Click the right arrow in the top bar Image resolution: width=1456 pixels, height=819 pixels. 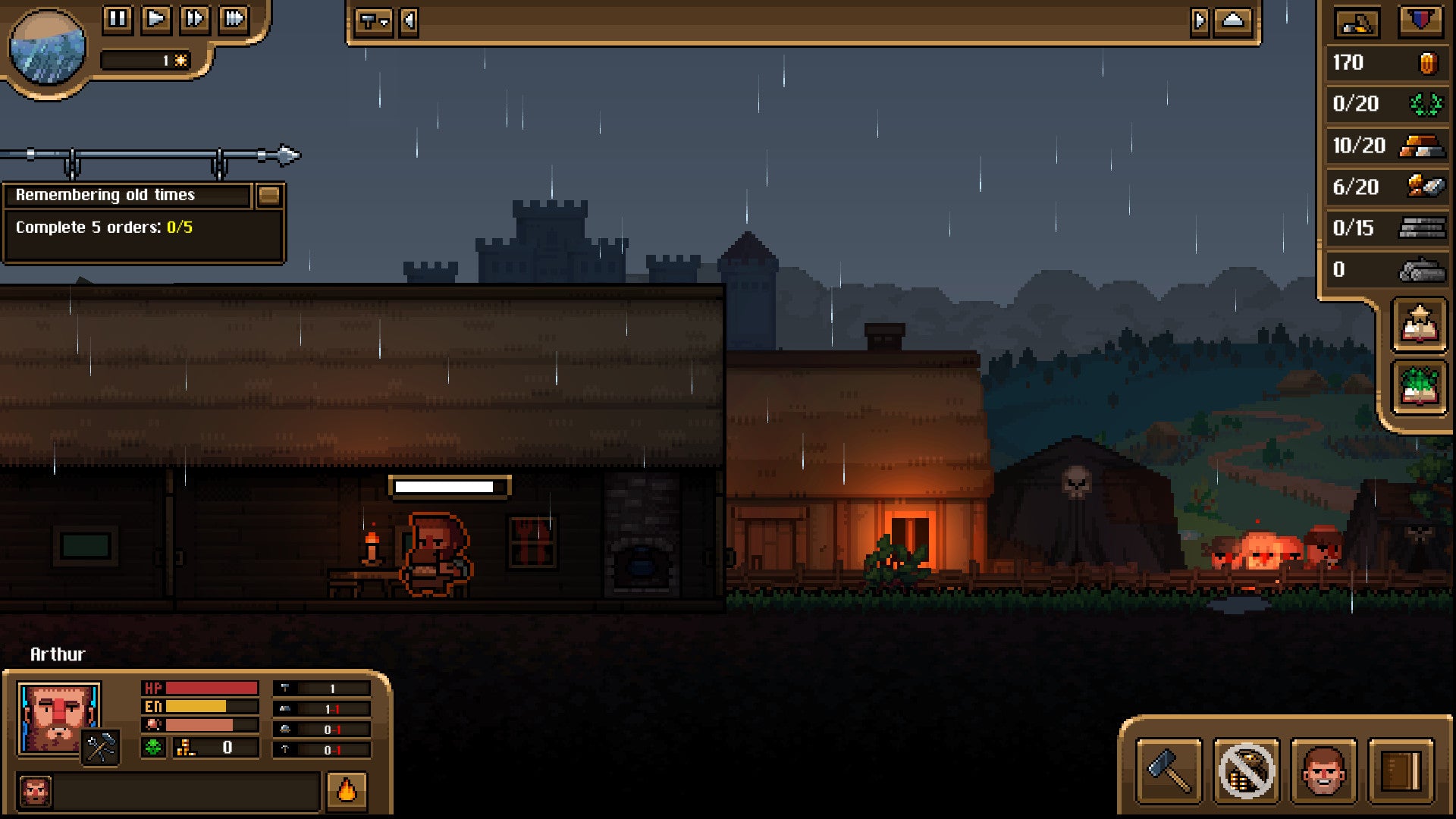click(1199, 21)
